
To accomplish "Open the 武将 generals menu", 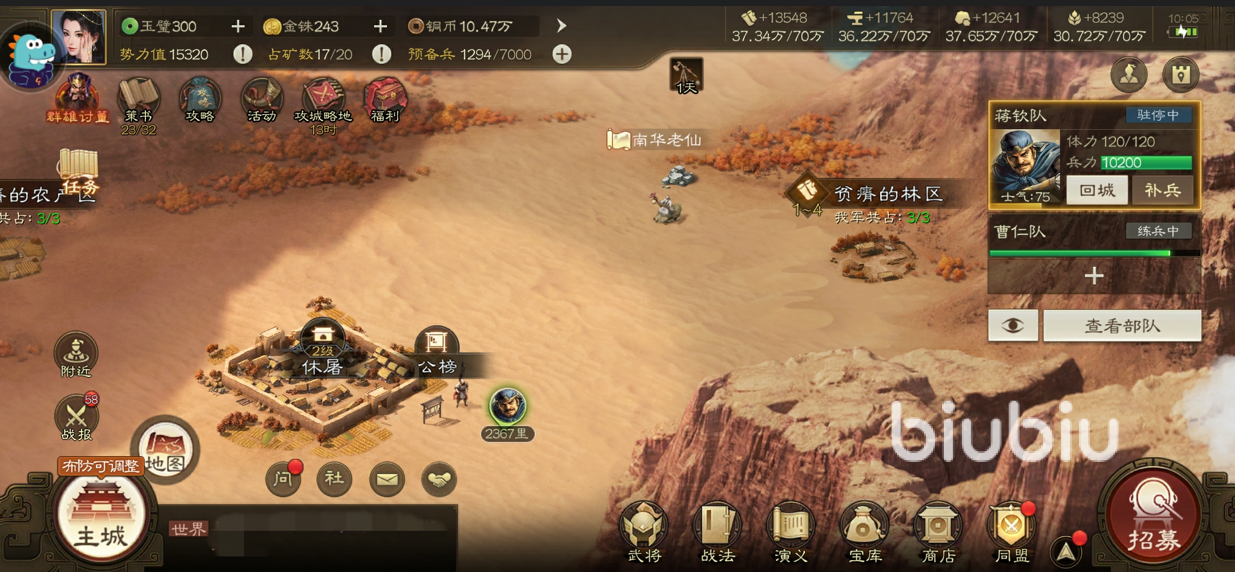I will coord(644,531).
